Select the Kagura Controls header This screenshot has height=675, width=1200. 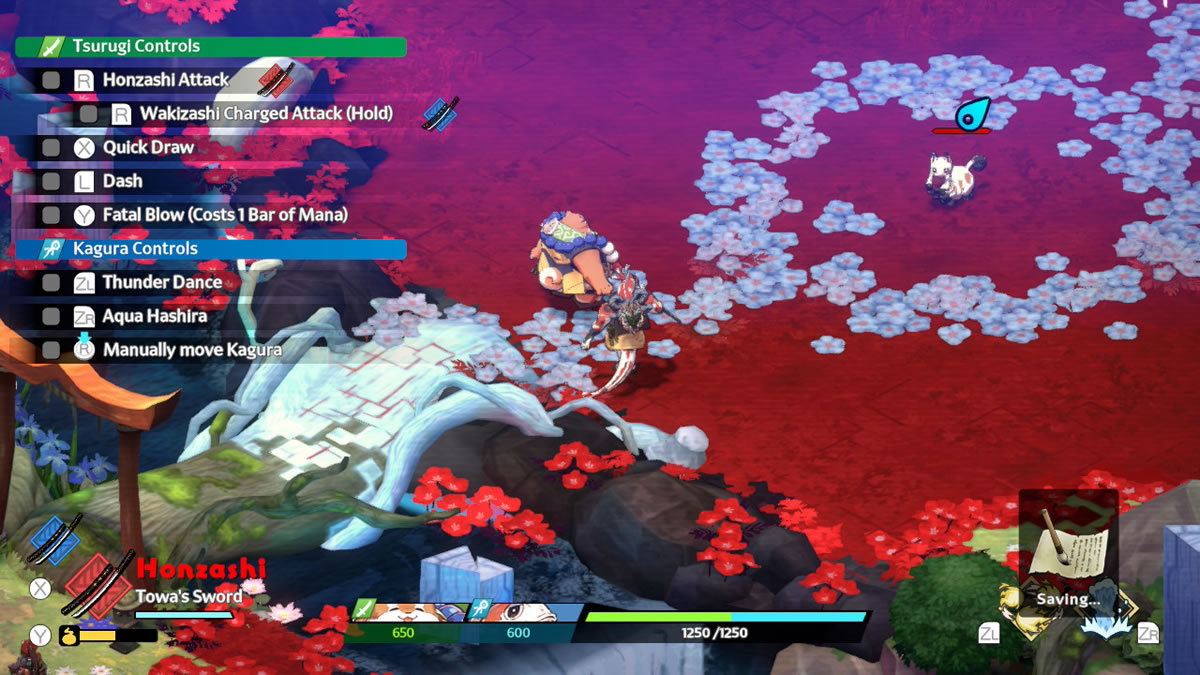click(x=211, y=249)
